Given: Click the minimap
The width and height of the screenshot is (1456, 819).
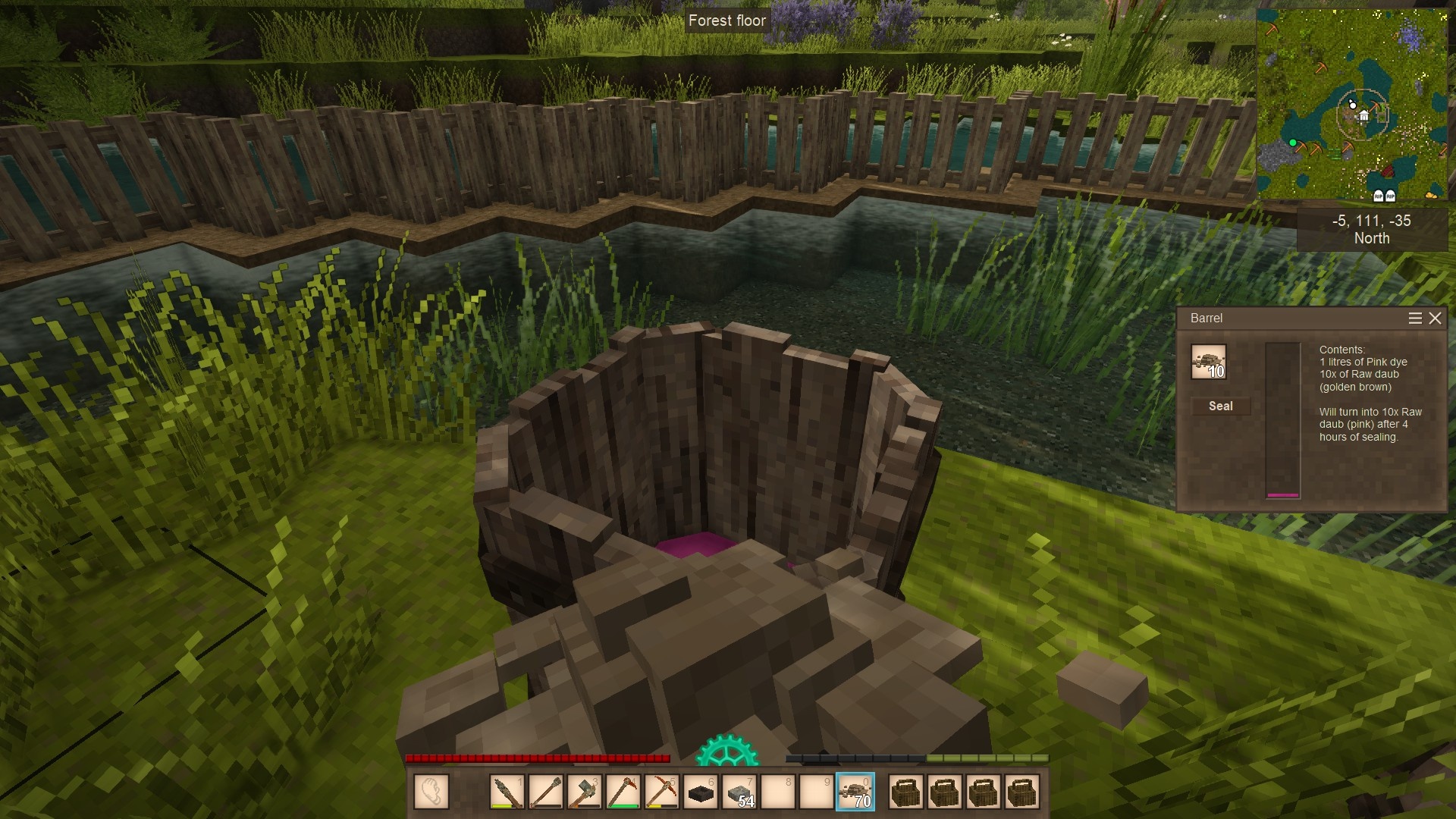Looking at the screenshot, I should pyautogui.click(x=1352, y=105).
